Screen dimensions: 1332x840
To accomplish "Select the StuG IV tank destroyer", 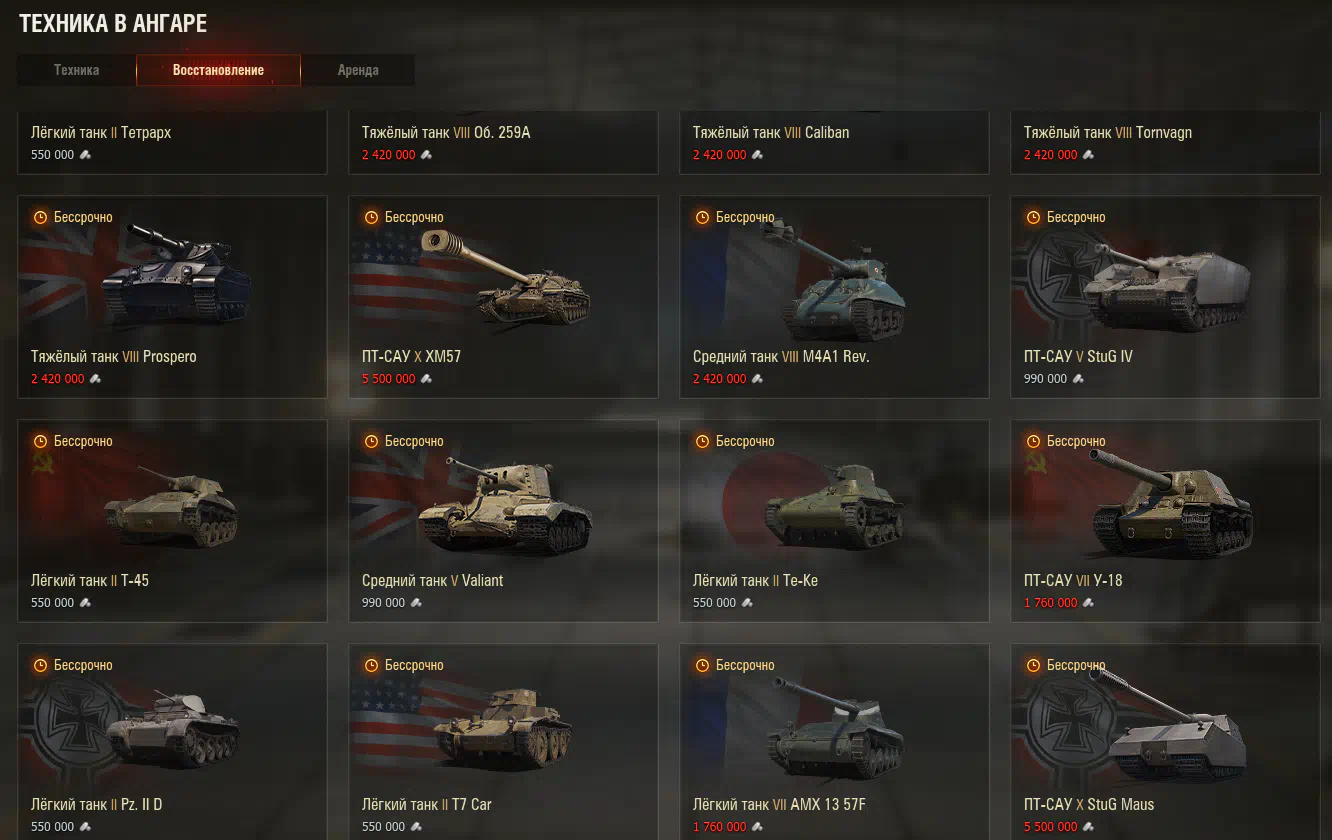I will coord(1165,296).
